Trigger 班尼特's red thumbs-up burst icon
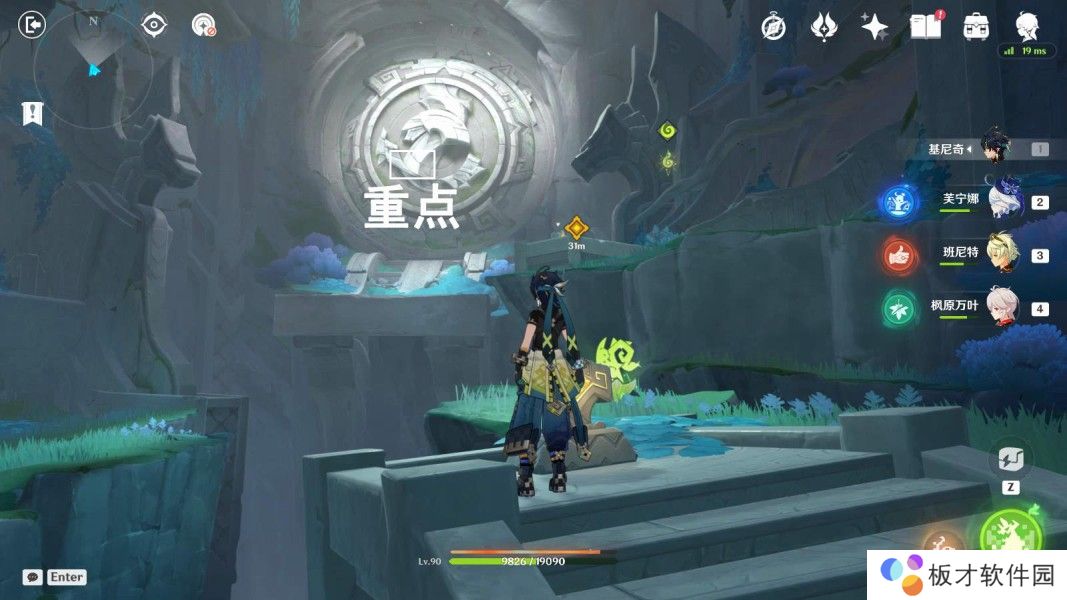This screenshot has width=1067, height=600. [x=900, y=256]
